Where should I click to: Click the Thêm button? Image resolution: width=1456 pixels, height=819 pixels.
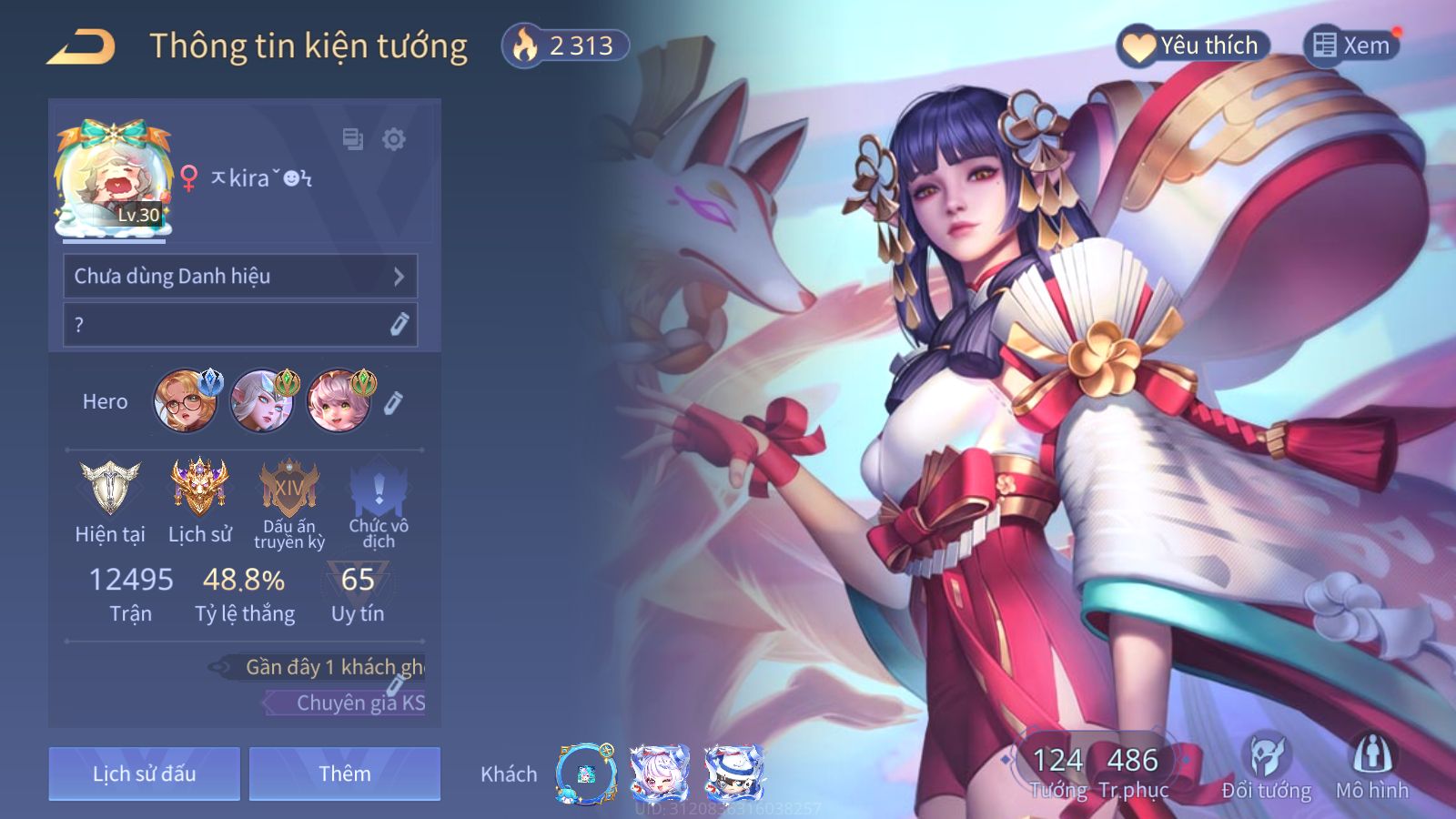point(345,773)
